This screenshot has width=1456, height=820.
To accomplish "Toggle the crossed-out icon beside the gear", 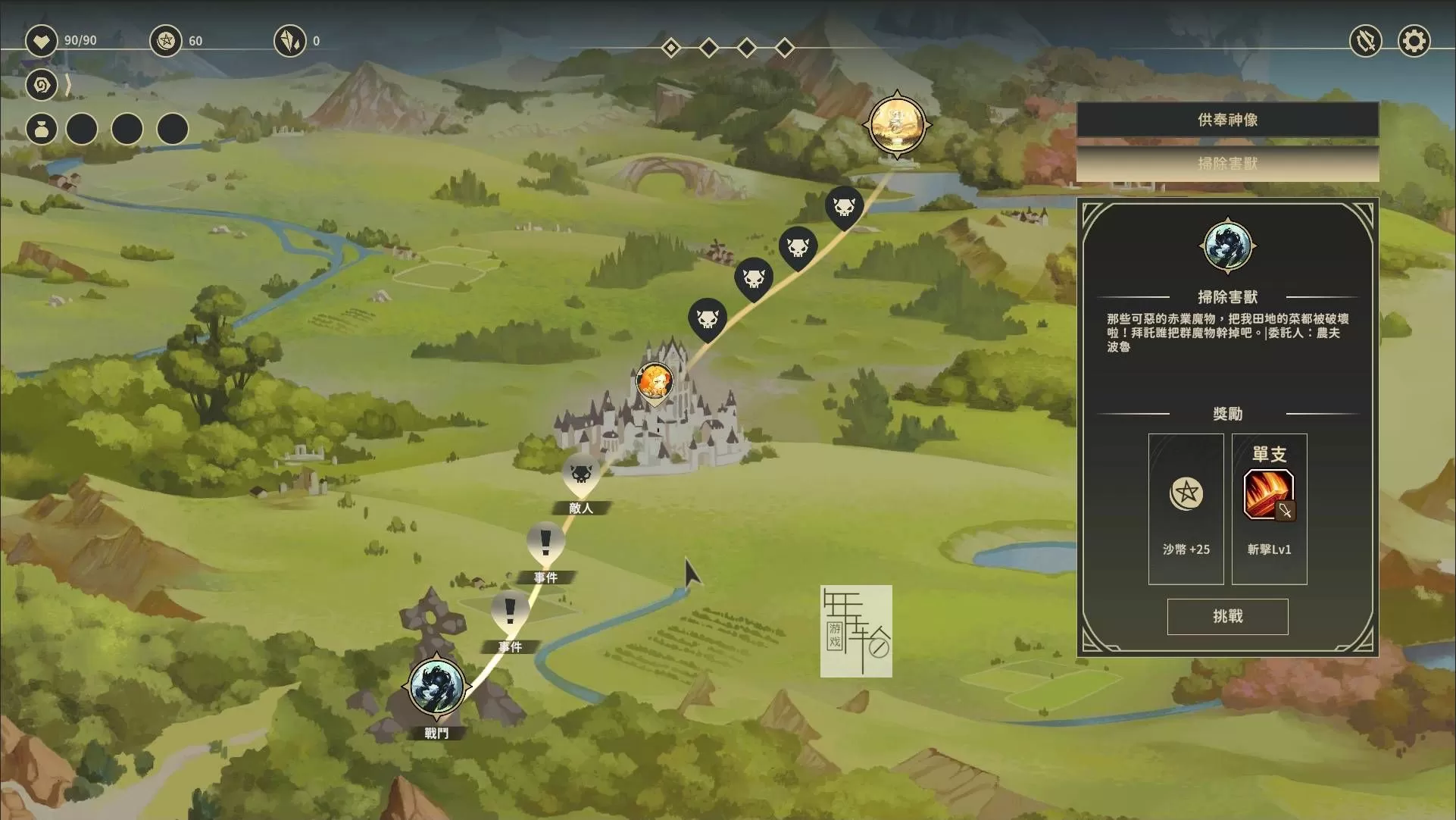I will pyautogui.click(x=1365, y=41).
